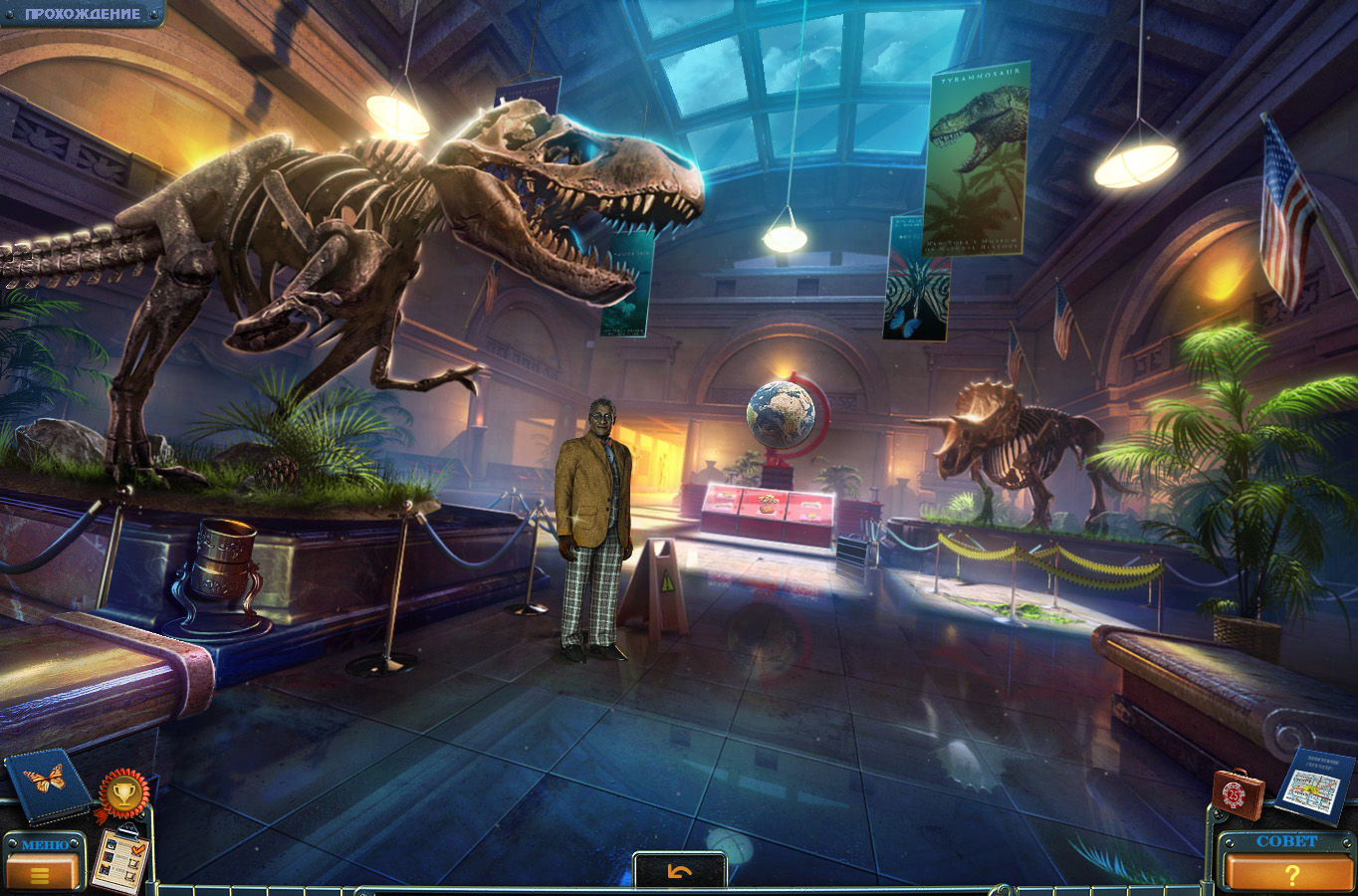Open the briefcase with casino chip
The image size is (1358, 896).
click(1238, 793)
